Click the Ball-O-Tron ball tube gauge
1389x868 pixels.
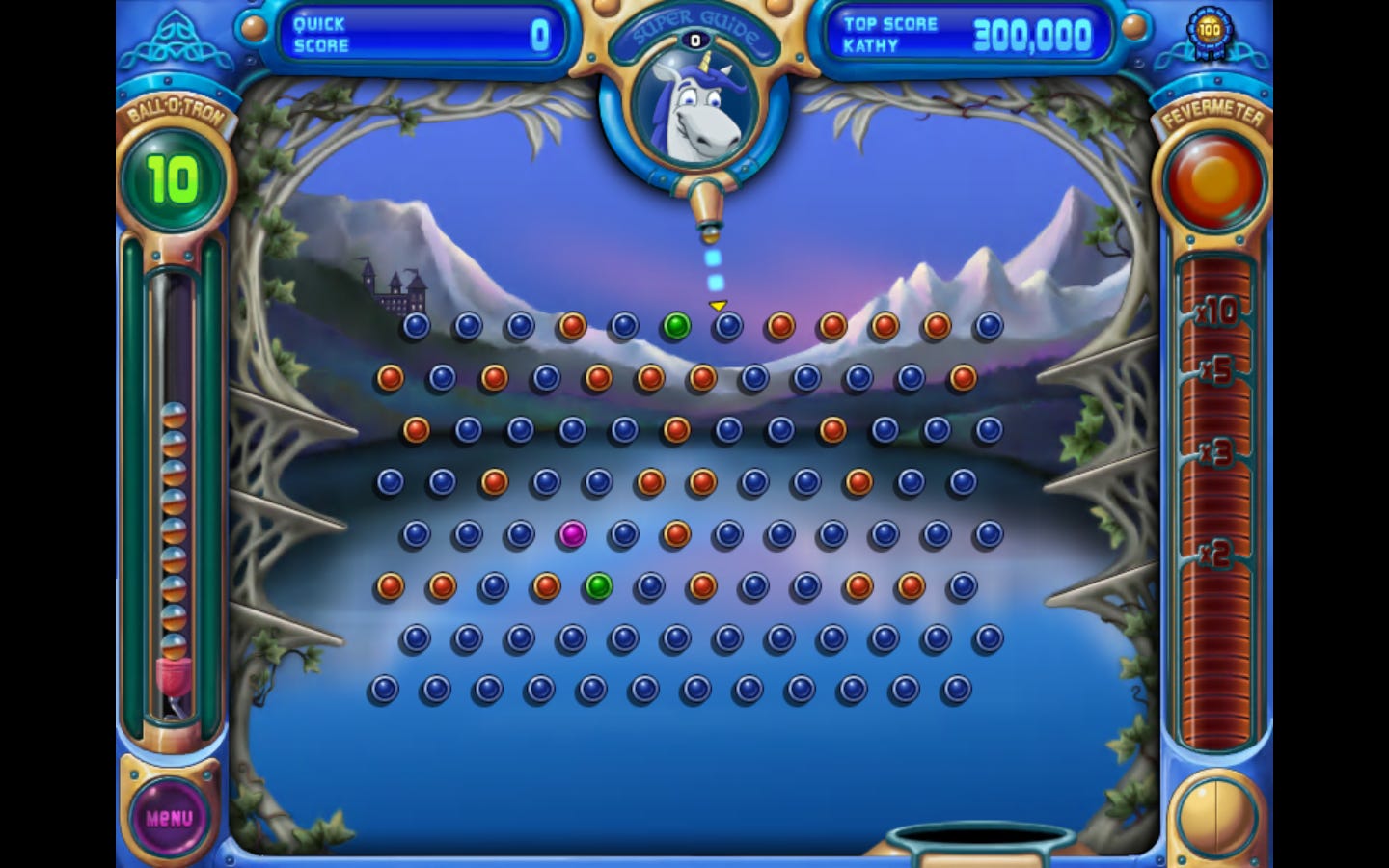(174, 502)
